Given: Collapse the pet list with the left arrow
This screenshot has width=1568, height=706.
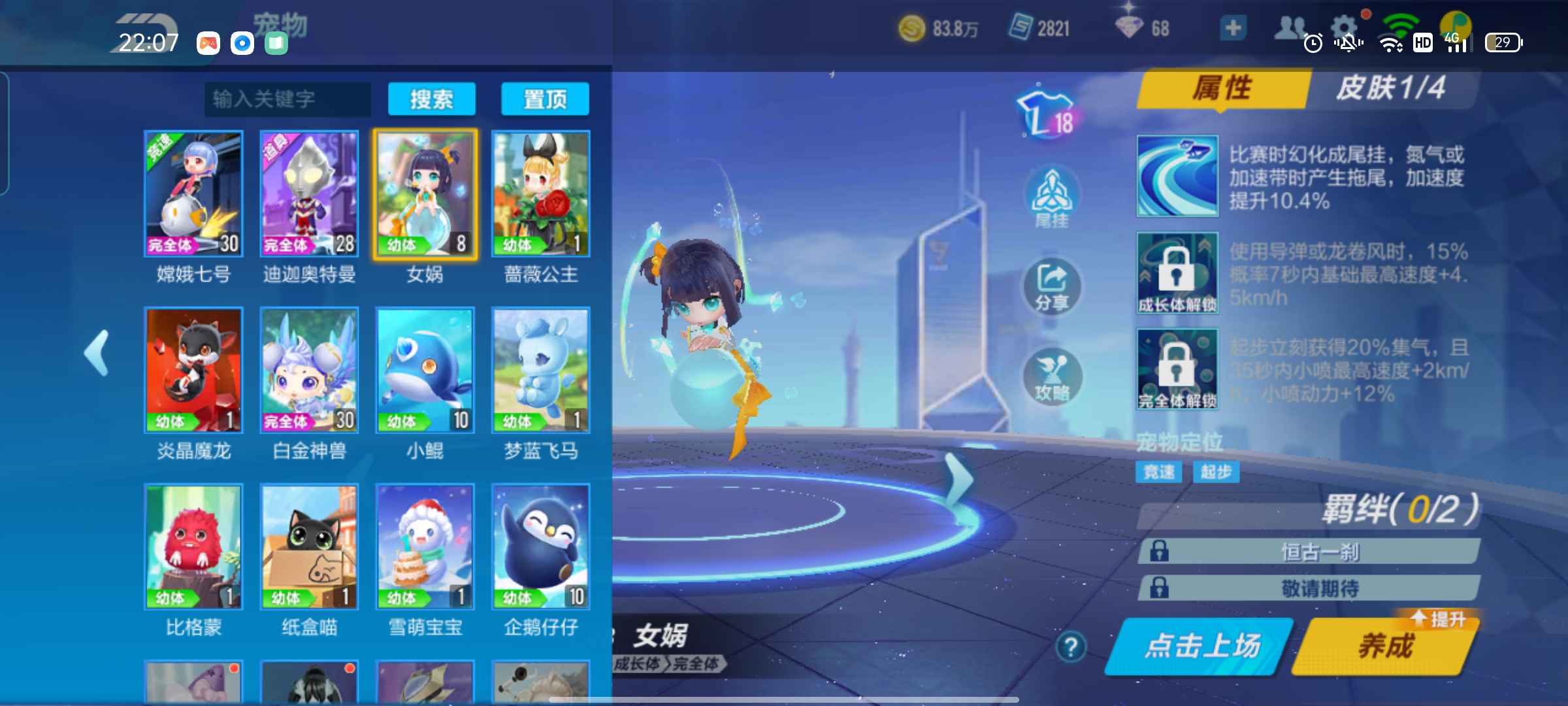Looking at the screenshot, I should [x=95, y=353].
